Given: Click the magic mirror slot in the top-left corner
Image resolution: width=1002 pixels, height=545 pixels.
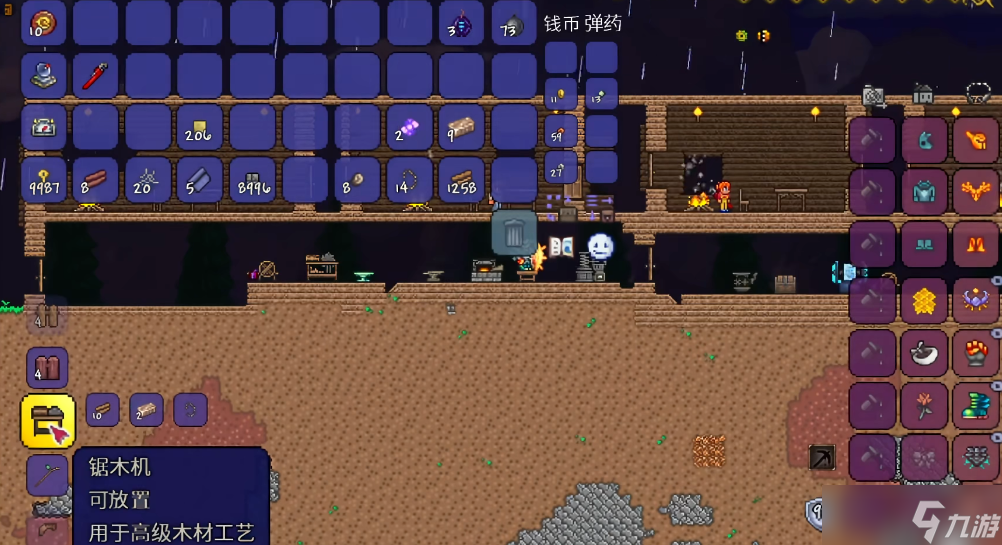Looking at the screenshot, I should click(44, 23).
